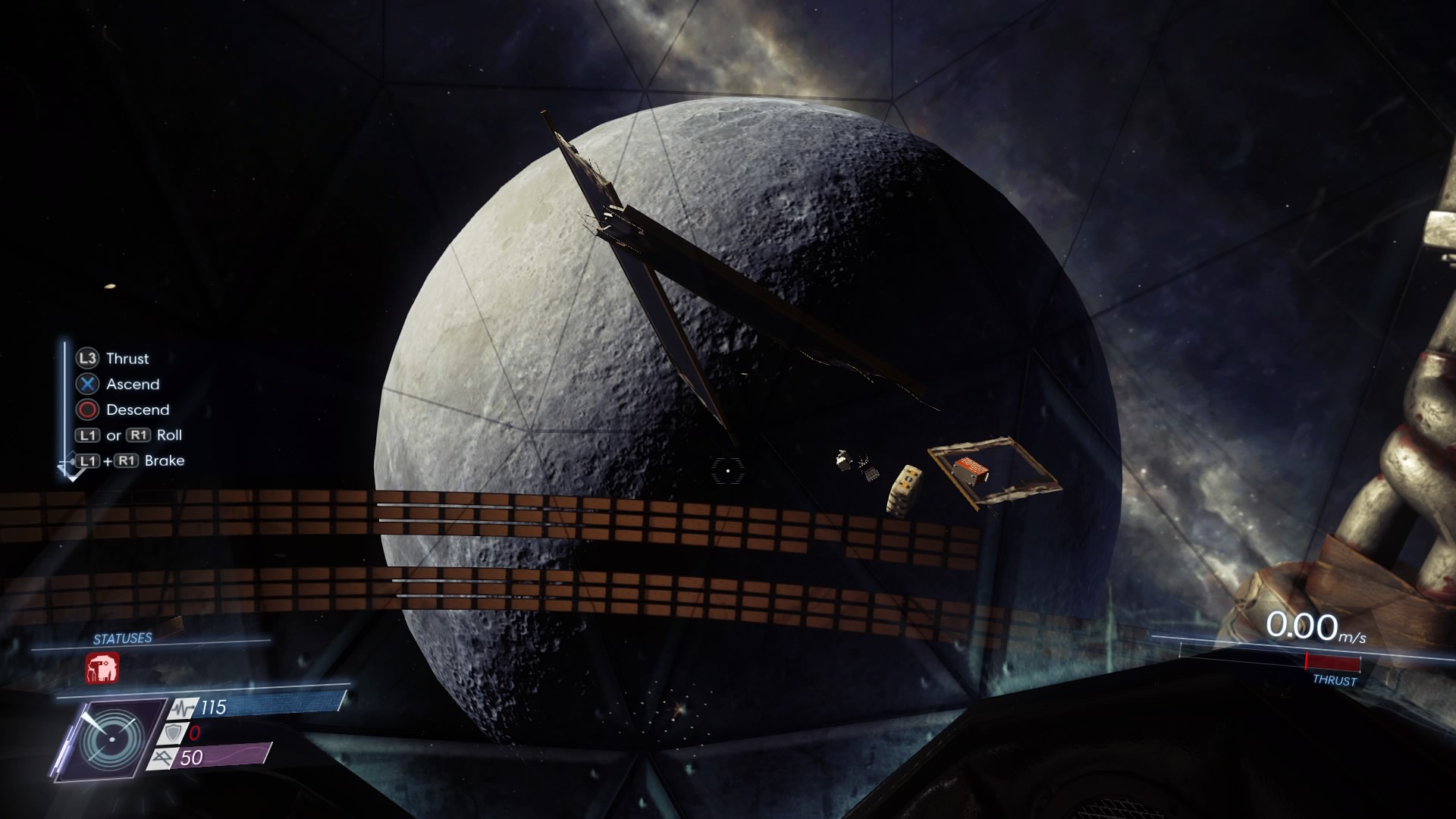Screen dimensions: 1456x819
Task: Click the heartbeat health icon
Action: [x=182, y=708]
